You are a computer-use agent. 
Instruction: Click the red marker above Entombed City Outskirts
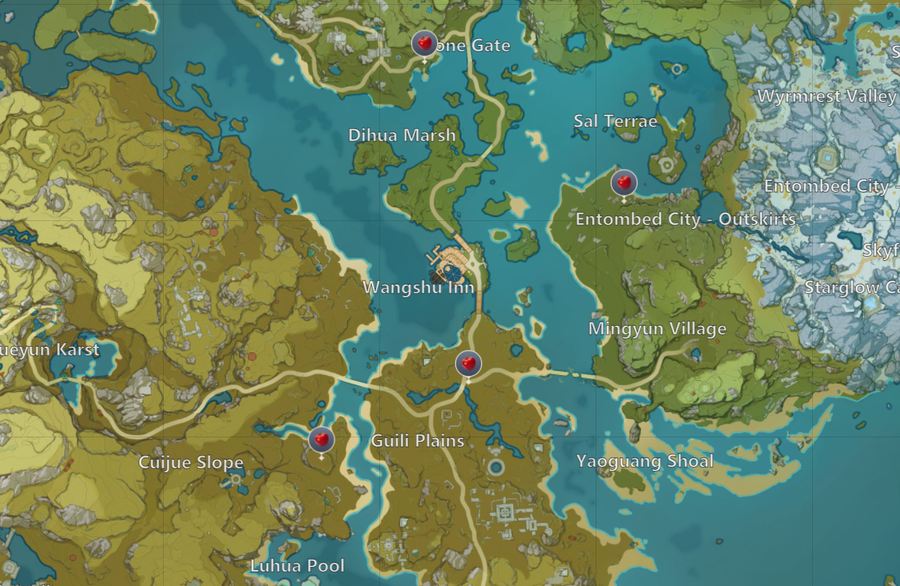[x=624, y=183]
